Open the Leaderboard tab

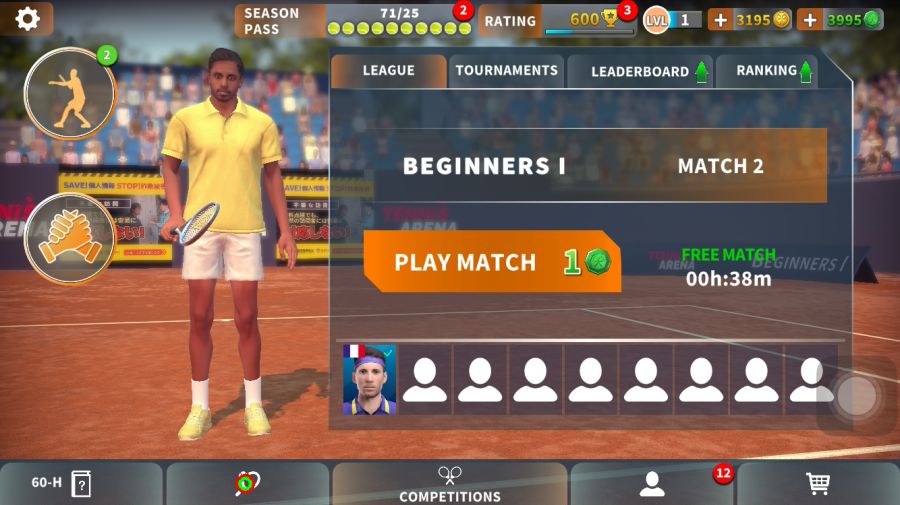pyautogui.click(x=640, y=71)
